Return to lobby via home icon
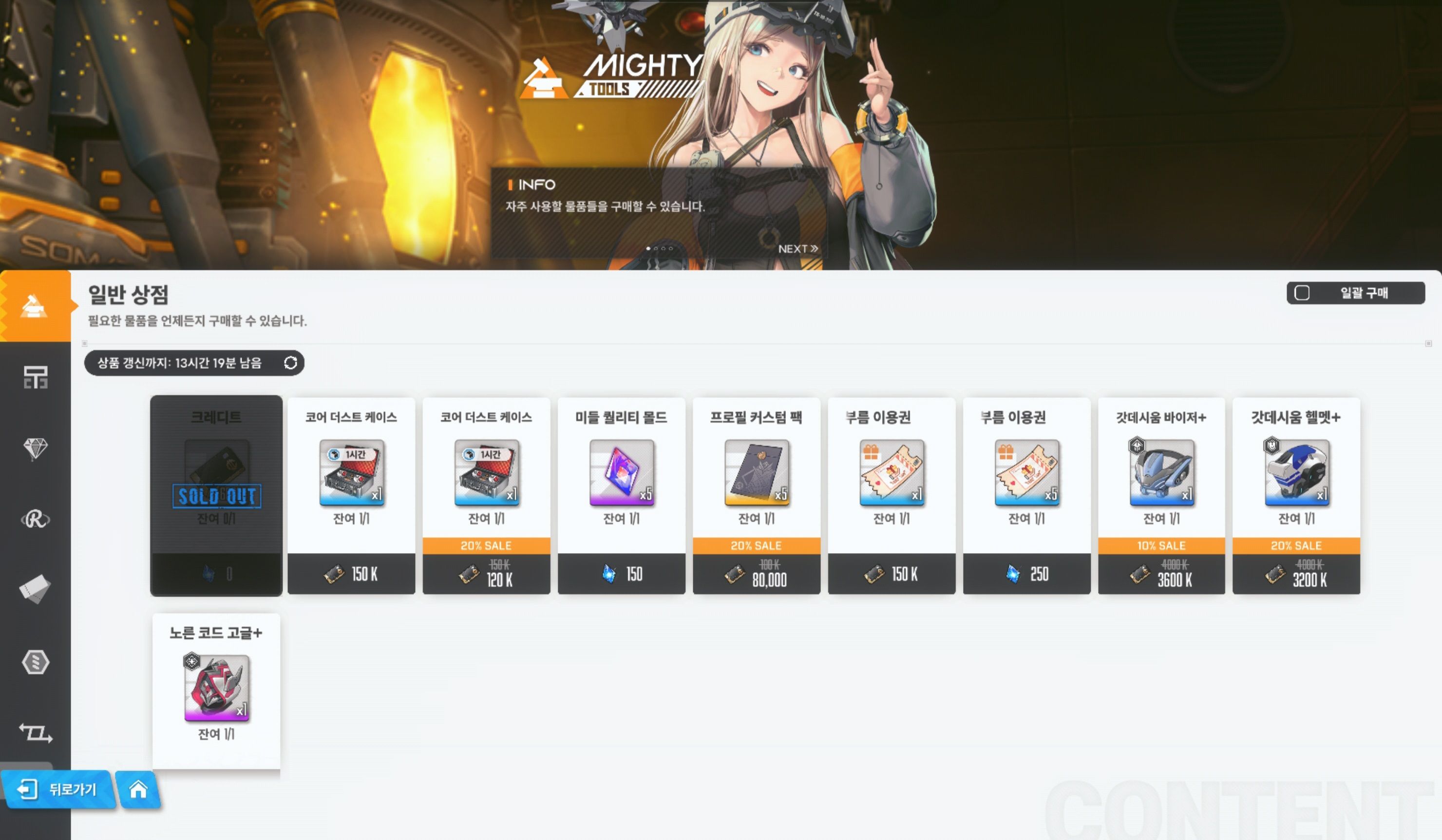The width and height of the screenshot is (1442, 840). [x=138, y=790]
